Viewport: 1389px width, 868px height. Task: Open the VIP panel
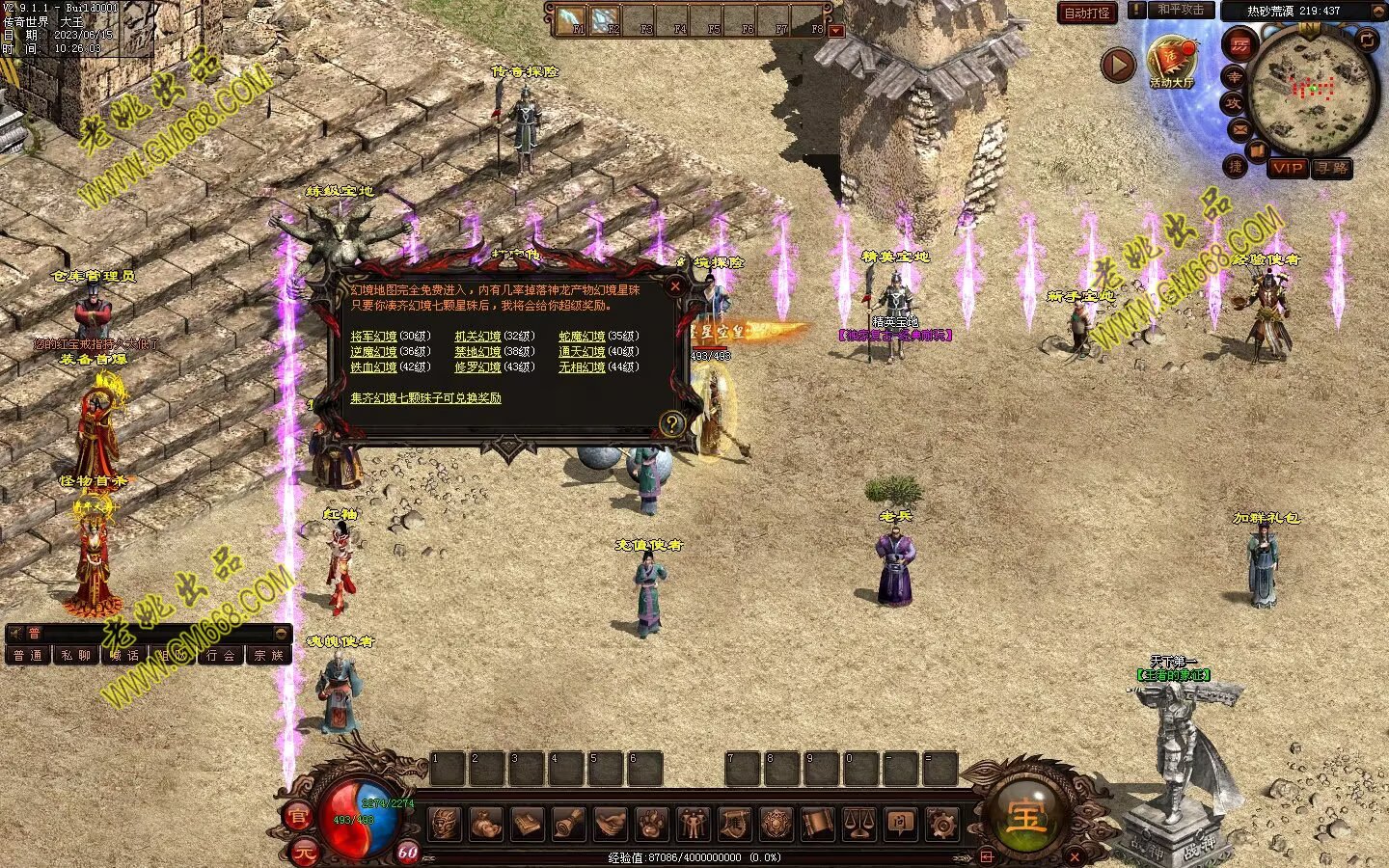click(1287, 168)
